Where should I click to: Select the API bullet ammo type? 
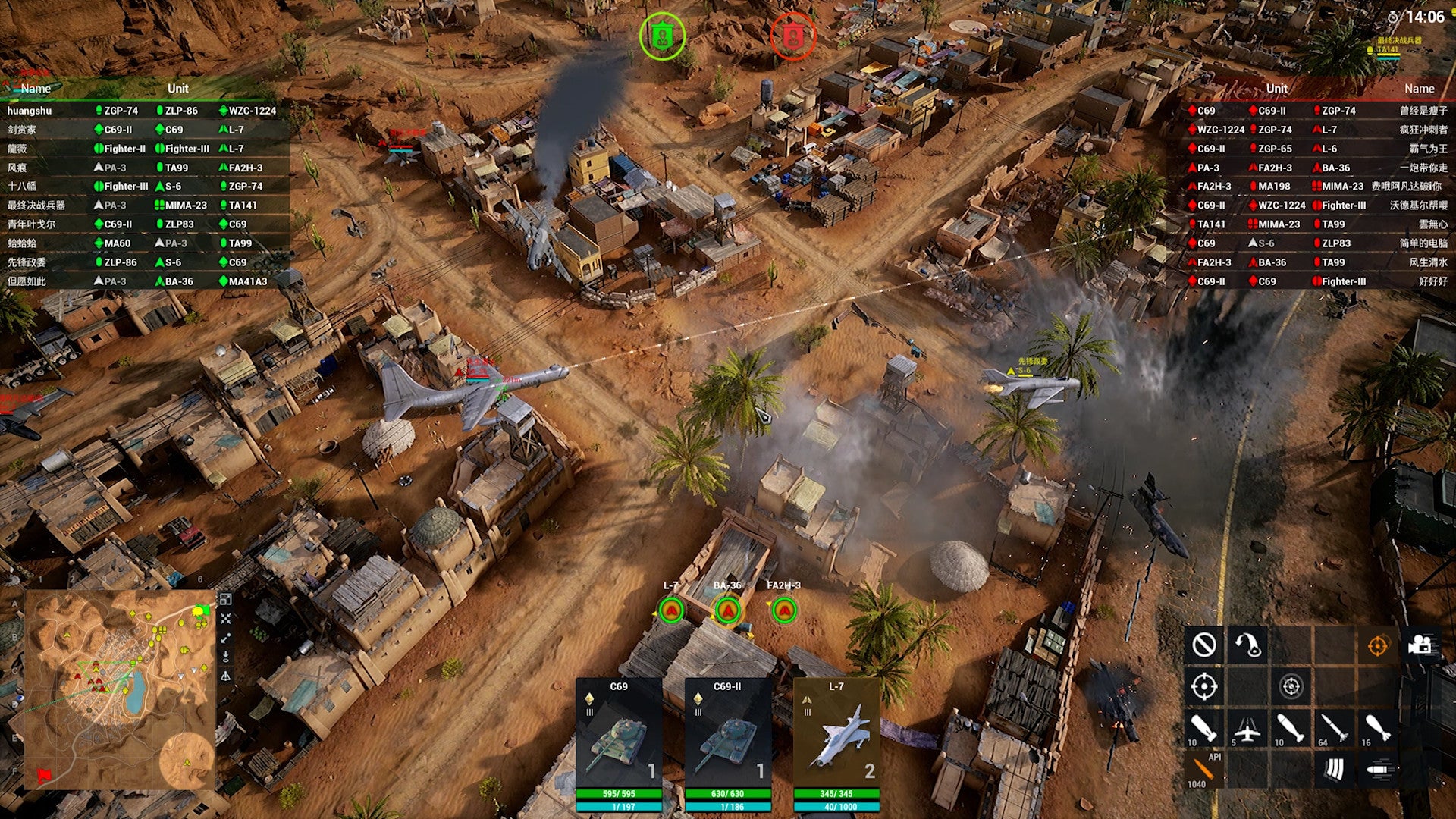(1204, 770)
